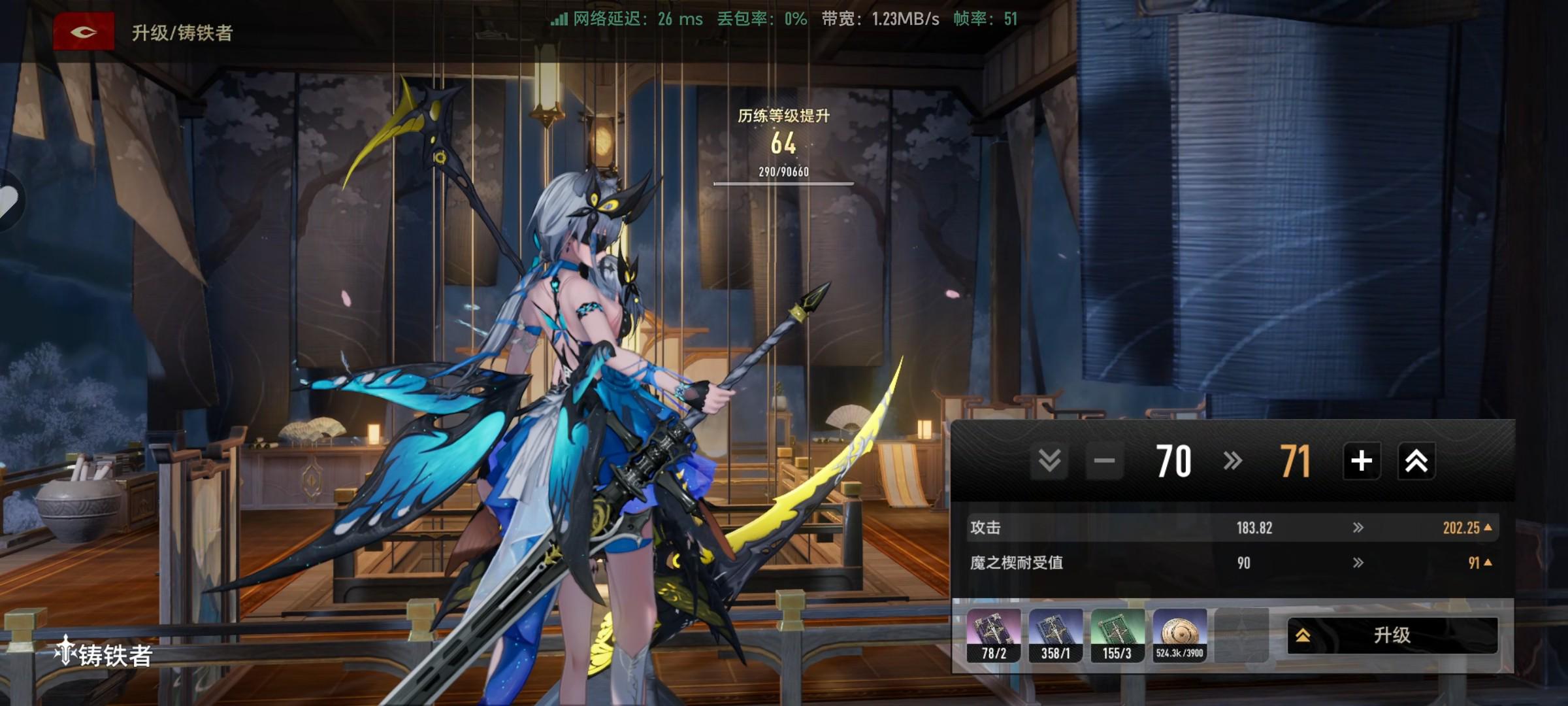1568x706 pixels.
Task: Increase target level with the plus button
Action: (x=1362, y=461)
